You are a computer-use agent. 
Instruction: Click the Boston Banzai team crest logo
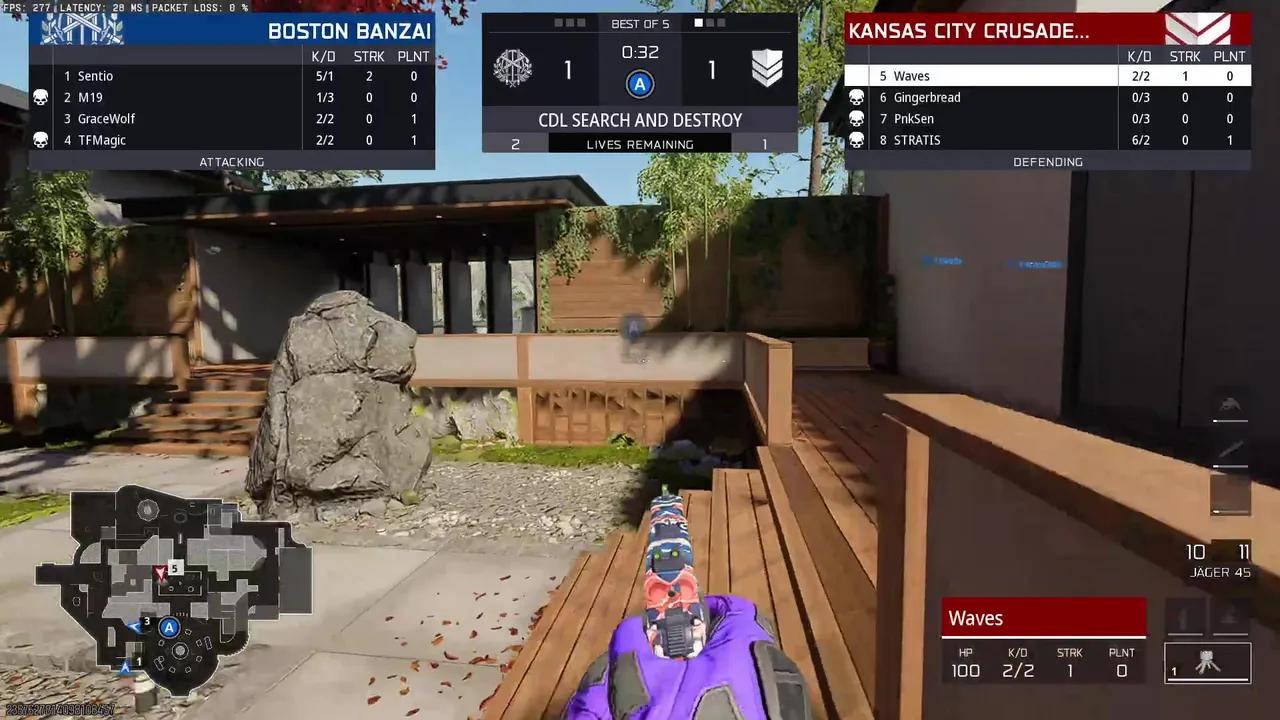84,29
